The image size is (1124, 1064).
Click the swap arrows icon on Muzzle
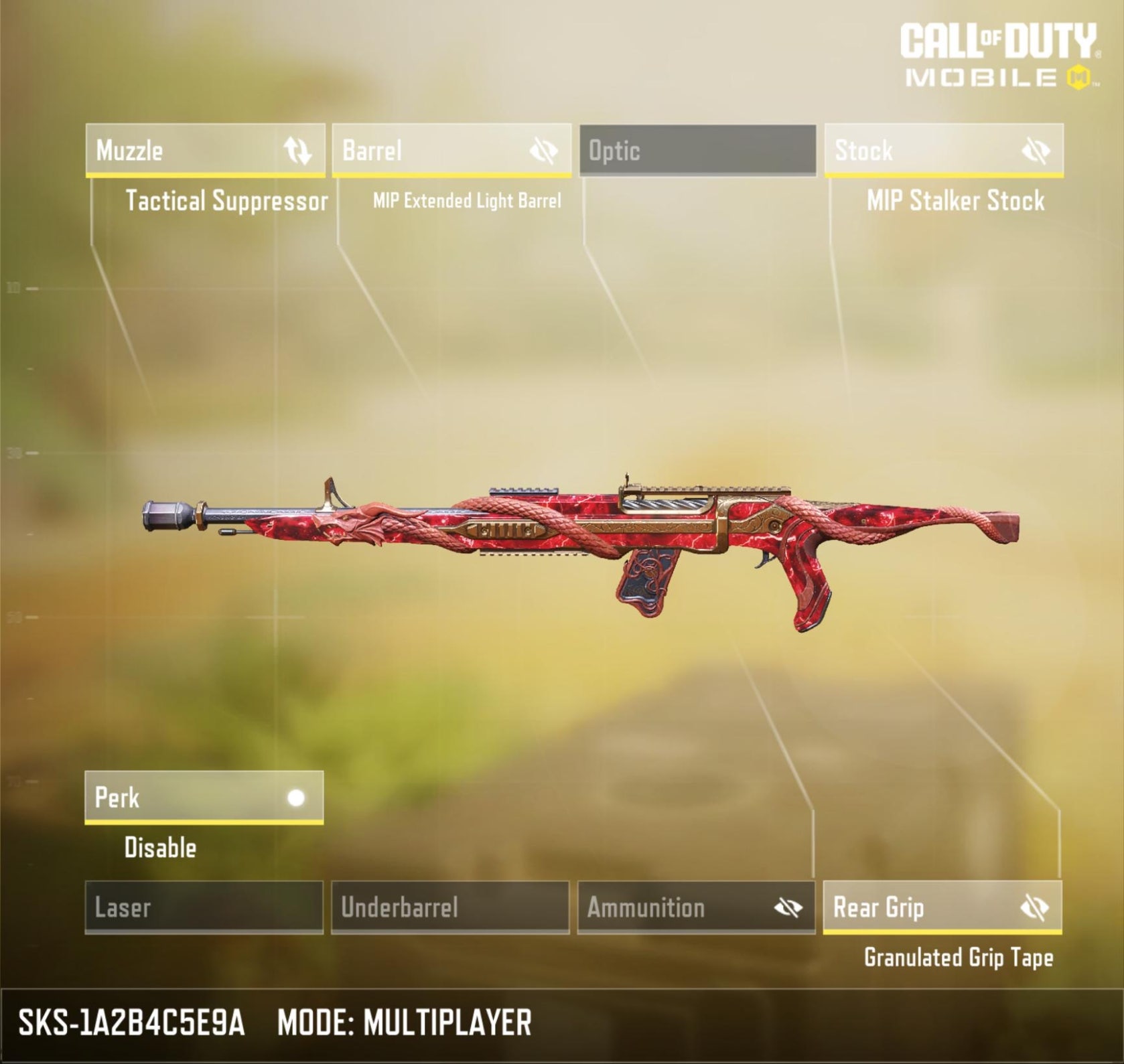pyautogui.click(x=297, y=151)
